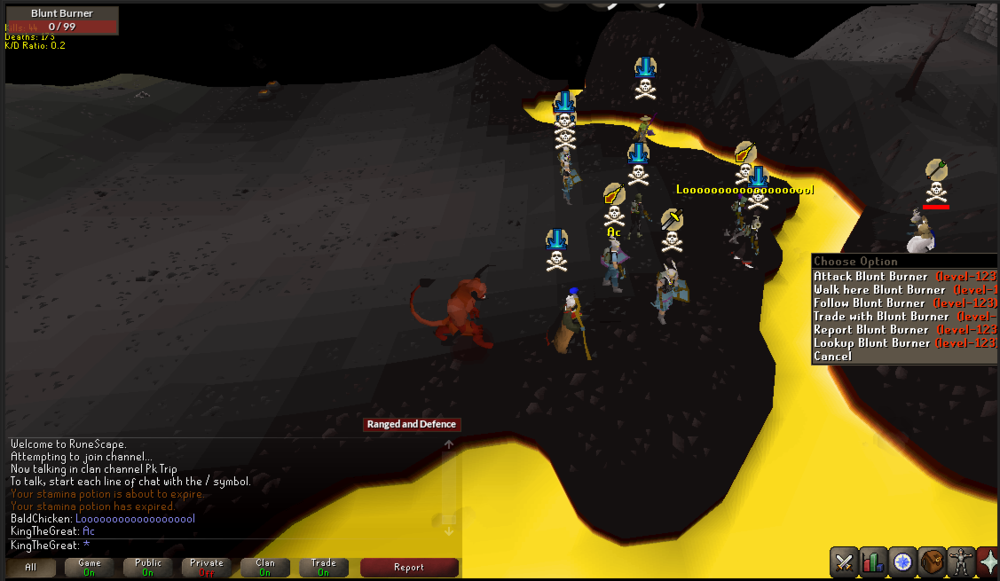Toggle the Trade chat filter
Image resolution: width=1000 pixels, height=581 pixels.
324,567
